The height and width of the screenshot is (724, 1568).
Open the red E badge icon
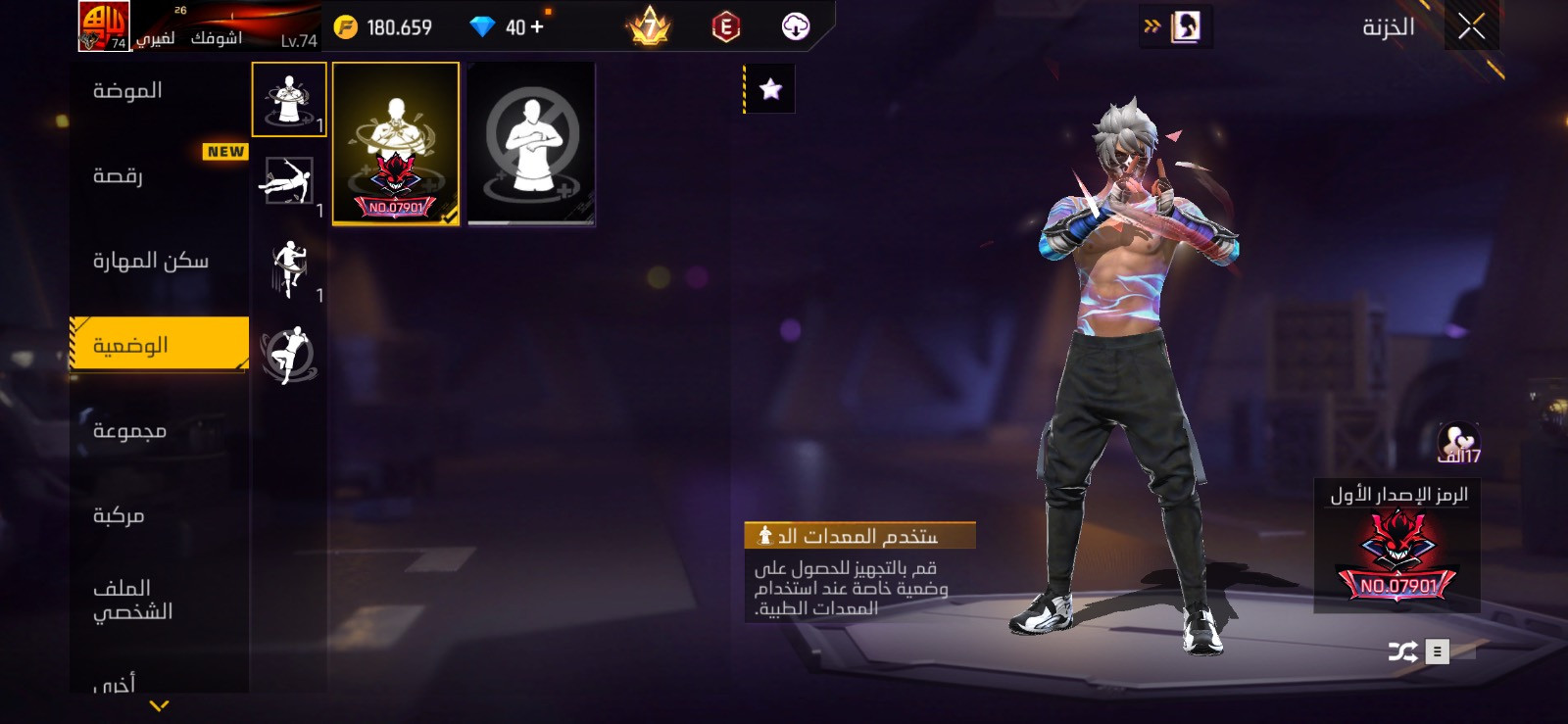click(725, 27)
